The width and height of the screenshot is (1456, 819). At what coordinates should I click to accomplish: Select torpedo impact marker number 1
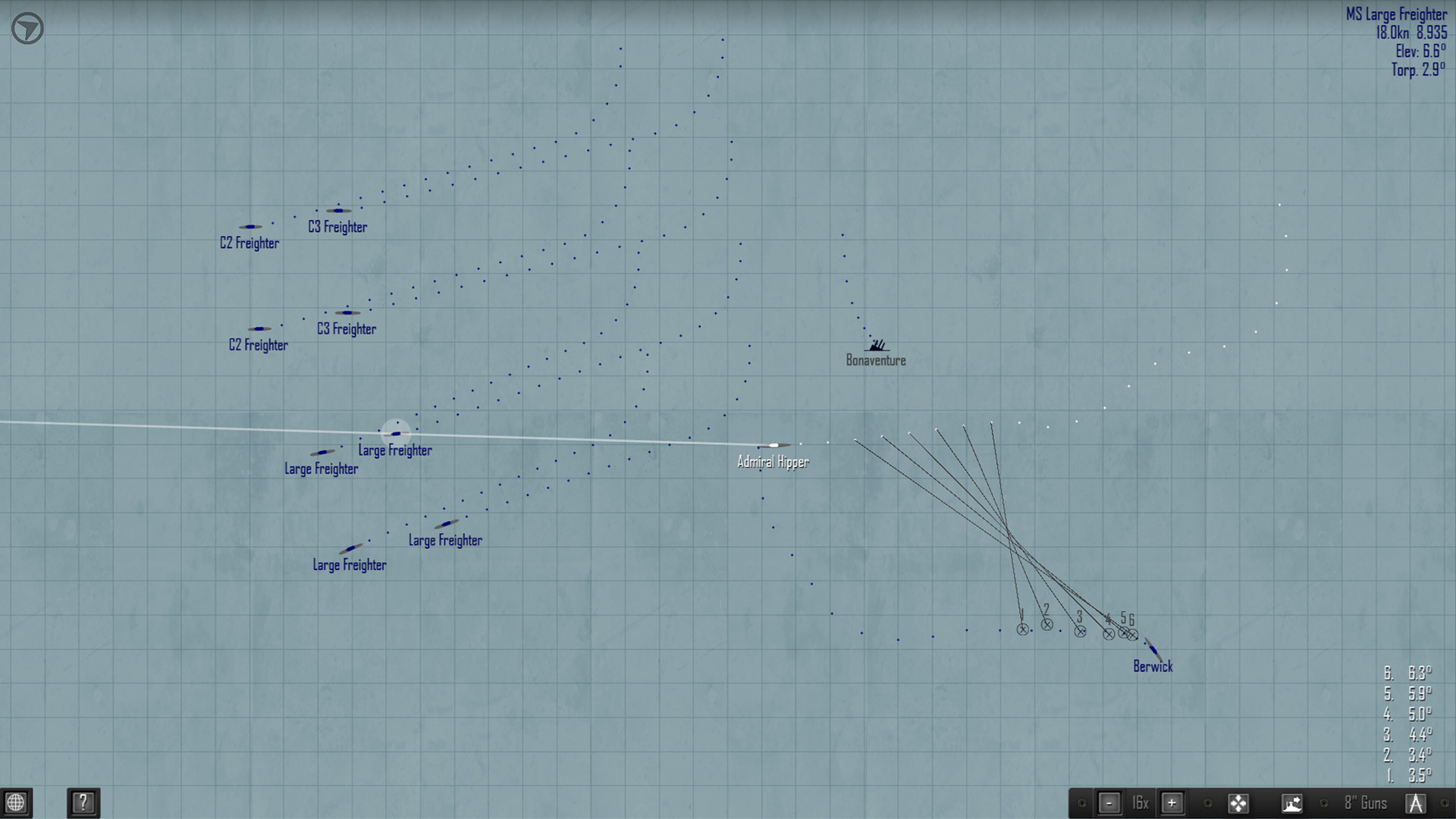click(1022, 629)
